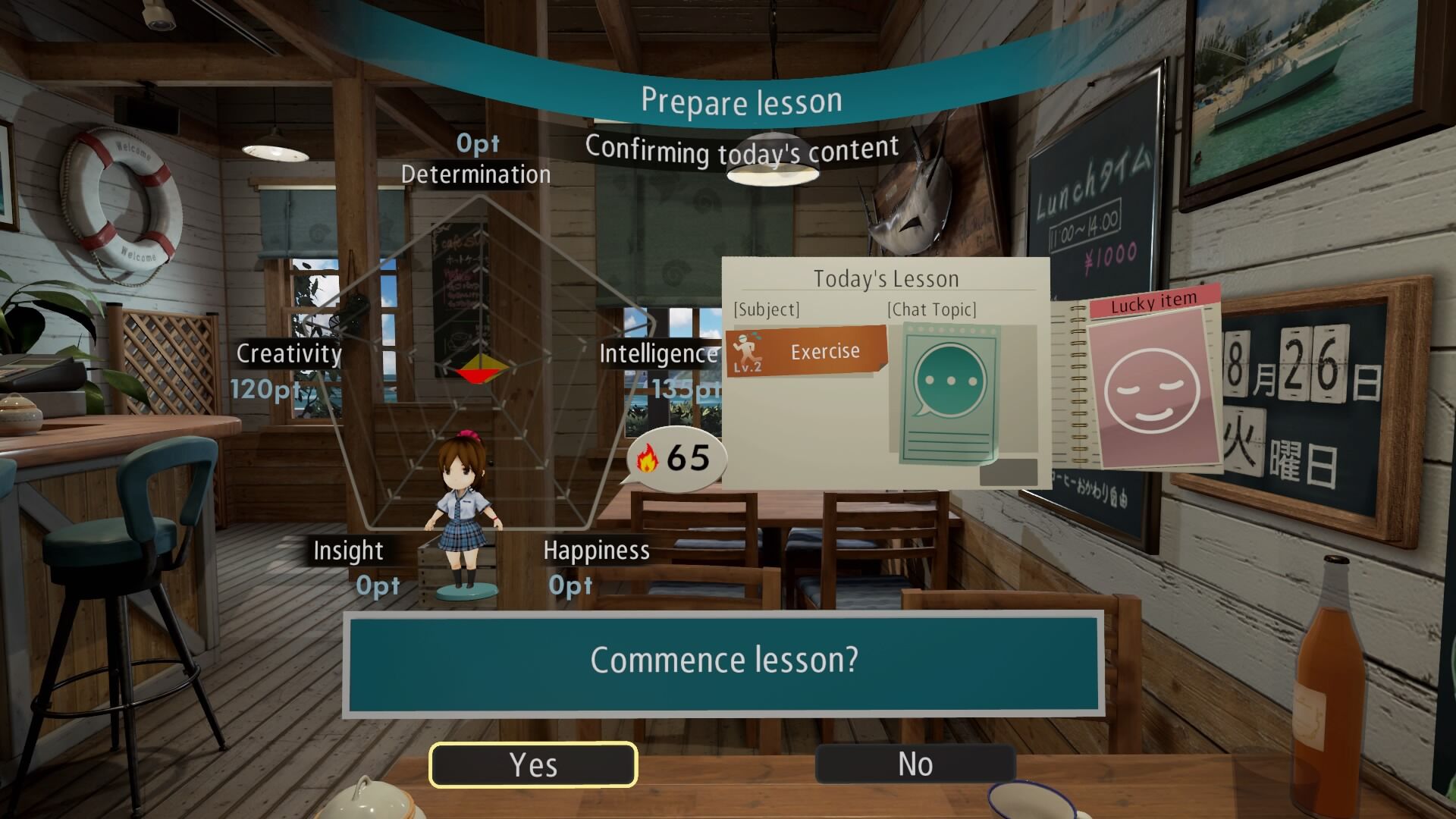This screenshot has width=1456, height=819.
Task: Select the Exercise subject card
Action: click(x=806, y=352)
